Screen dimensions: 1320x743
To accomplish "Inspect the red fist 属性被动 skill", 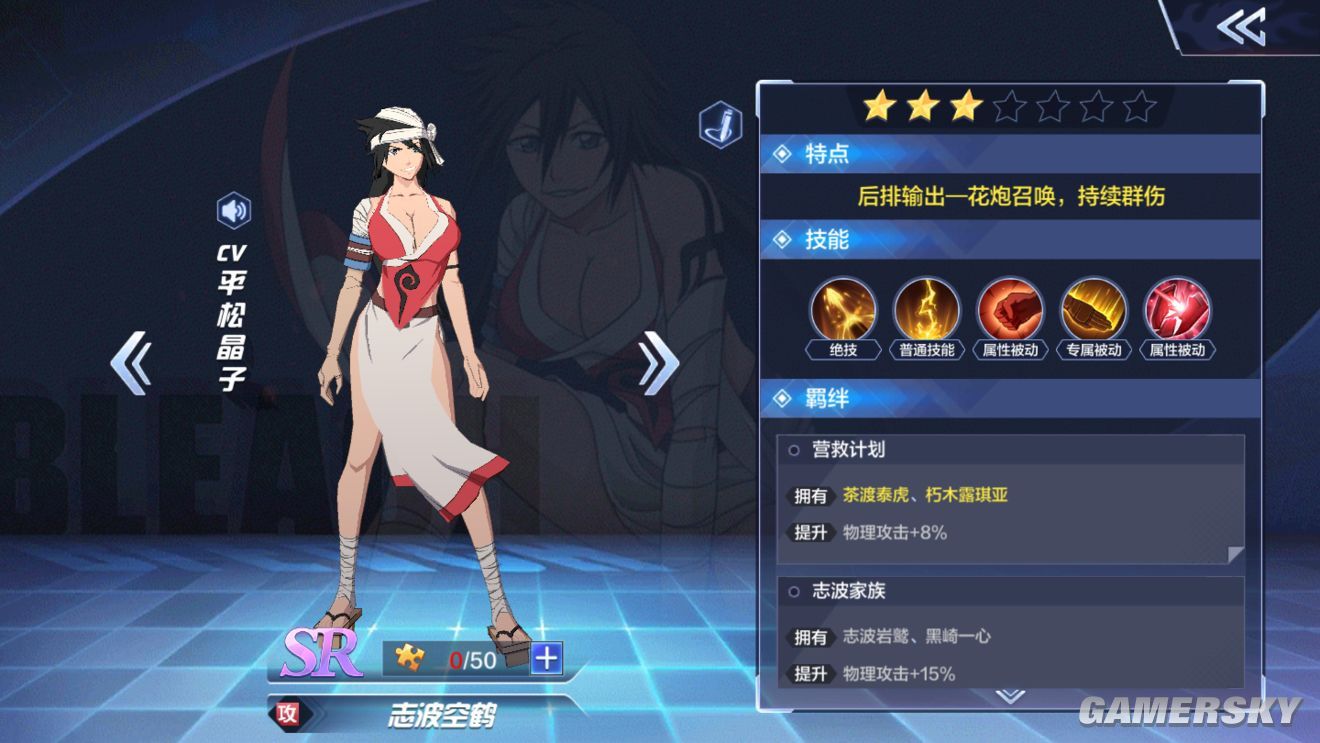I will [x=1010, y=310].
